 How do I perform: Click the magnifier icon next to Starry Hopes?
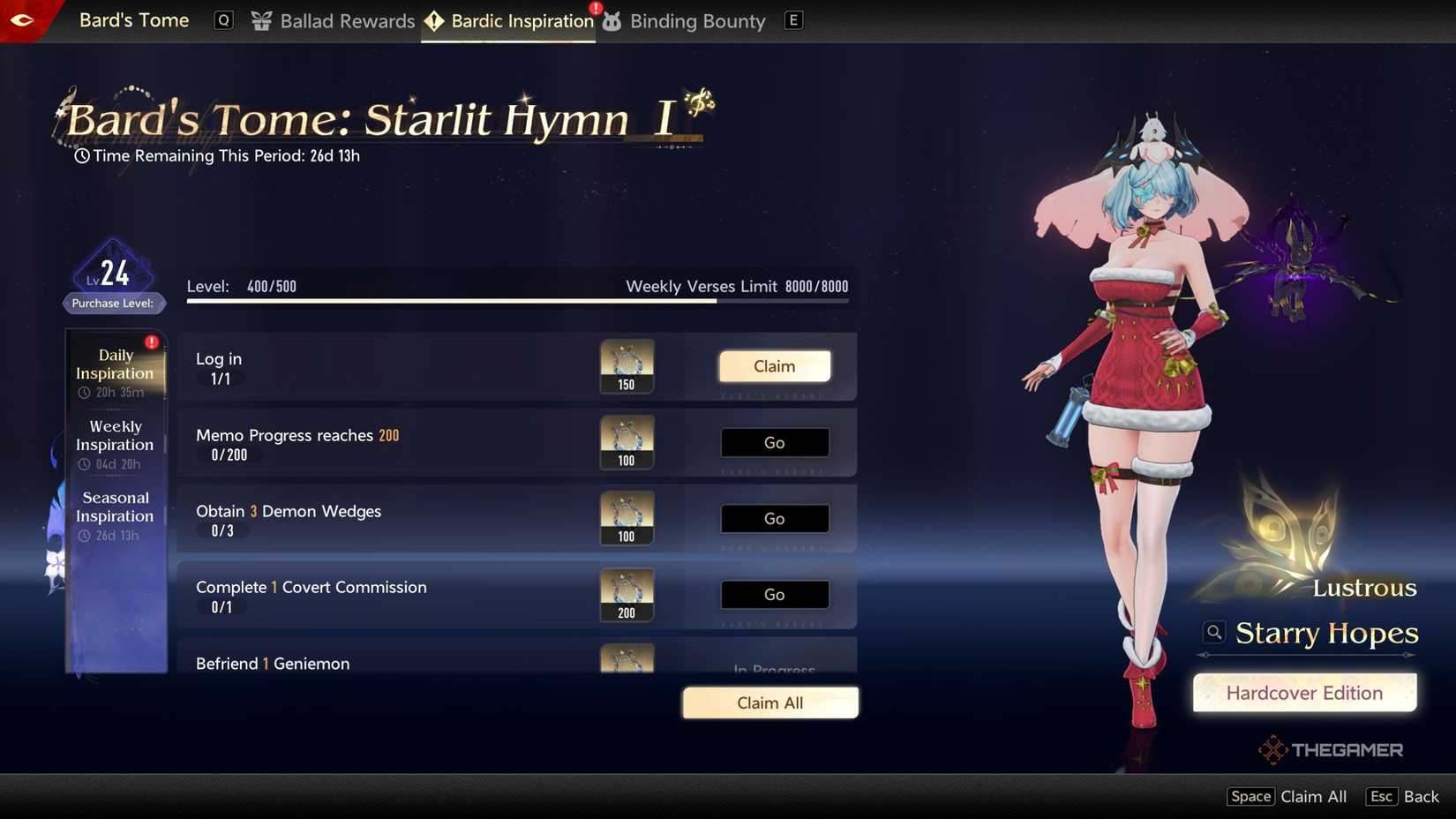pyautogui.click(x=1213, y=632)
